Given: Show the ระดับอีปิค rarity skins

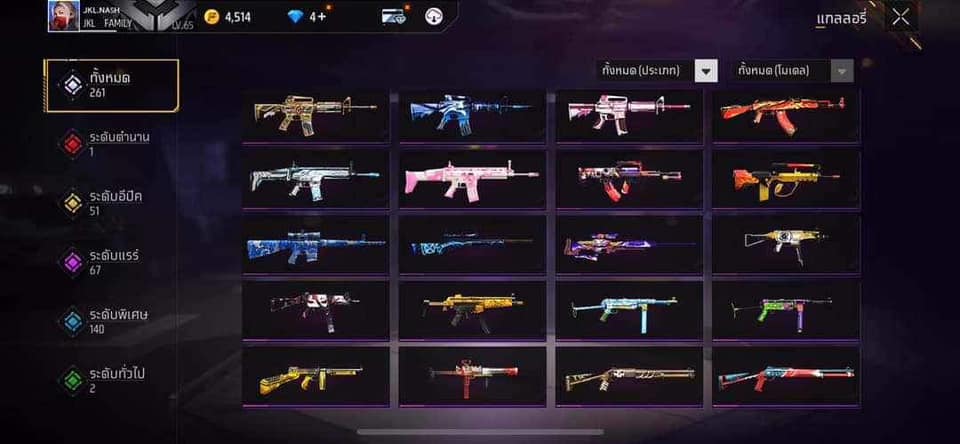Looking at the screenshot, I should (111, 202).
